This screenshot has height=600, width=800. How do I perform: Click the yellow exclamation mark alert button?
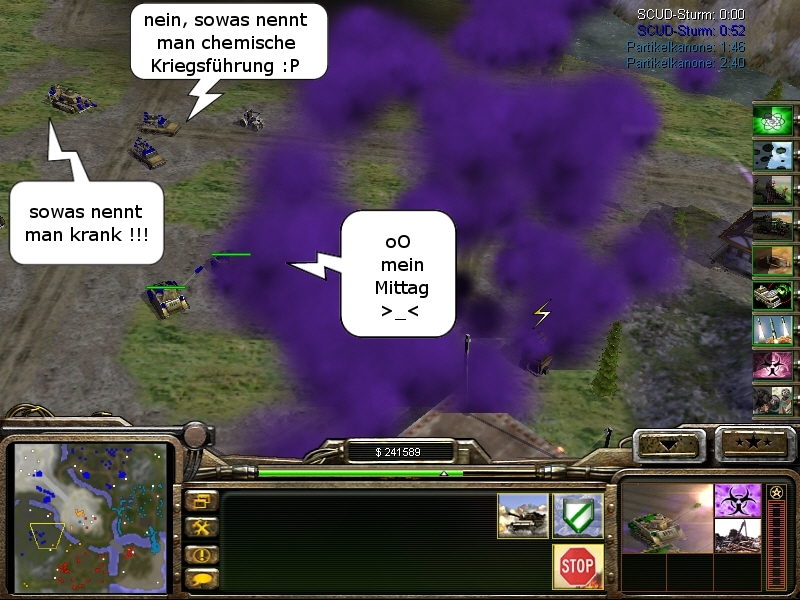[202, 553]
